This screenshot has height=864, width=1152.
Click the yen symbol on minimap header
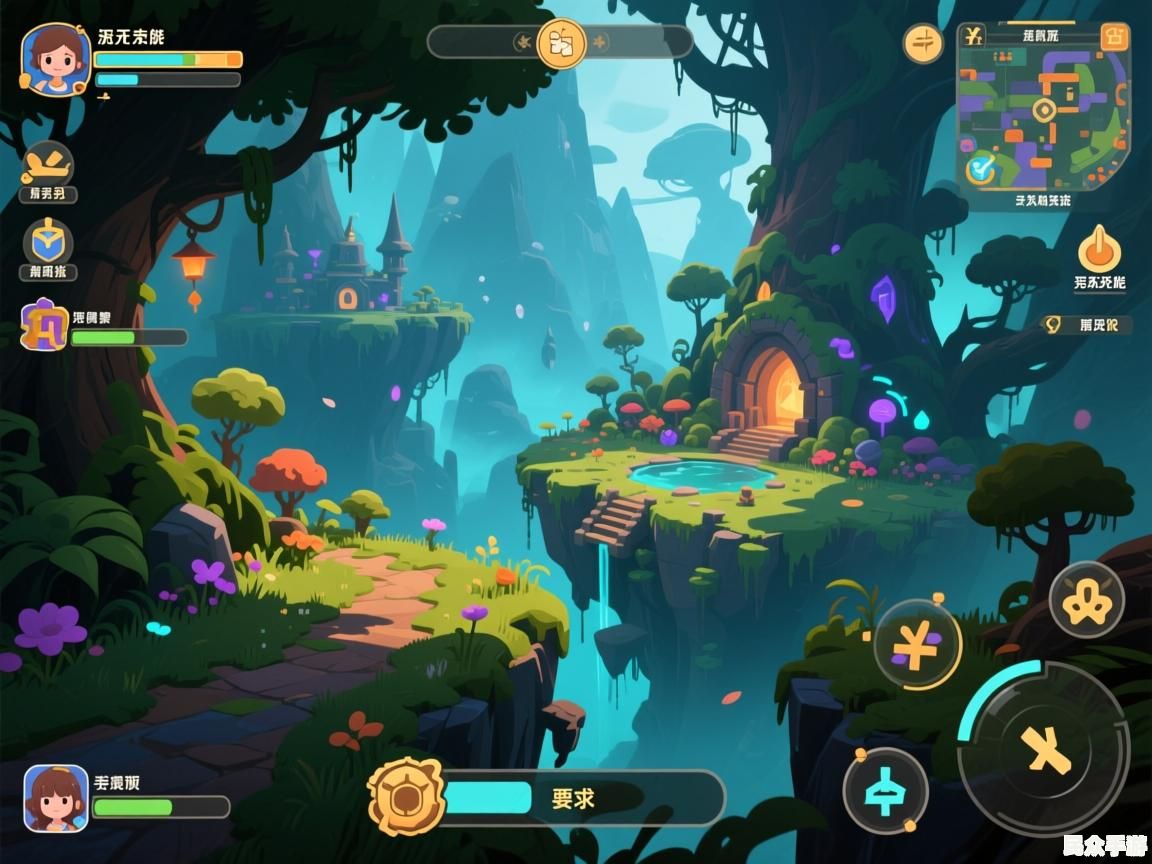pos(975,37)
